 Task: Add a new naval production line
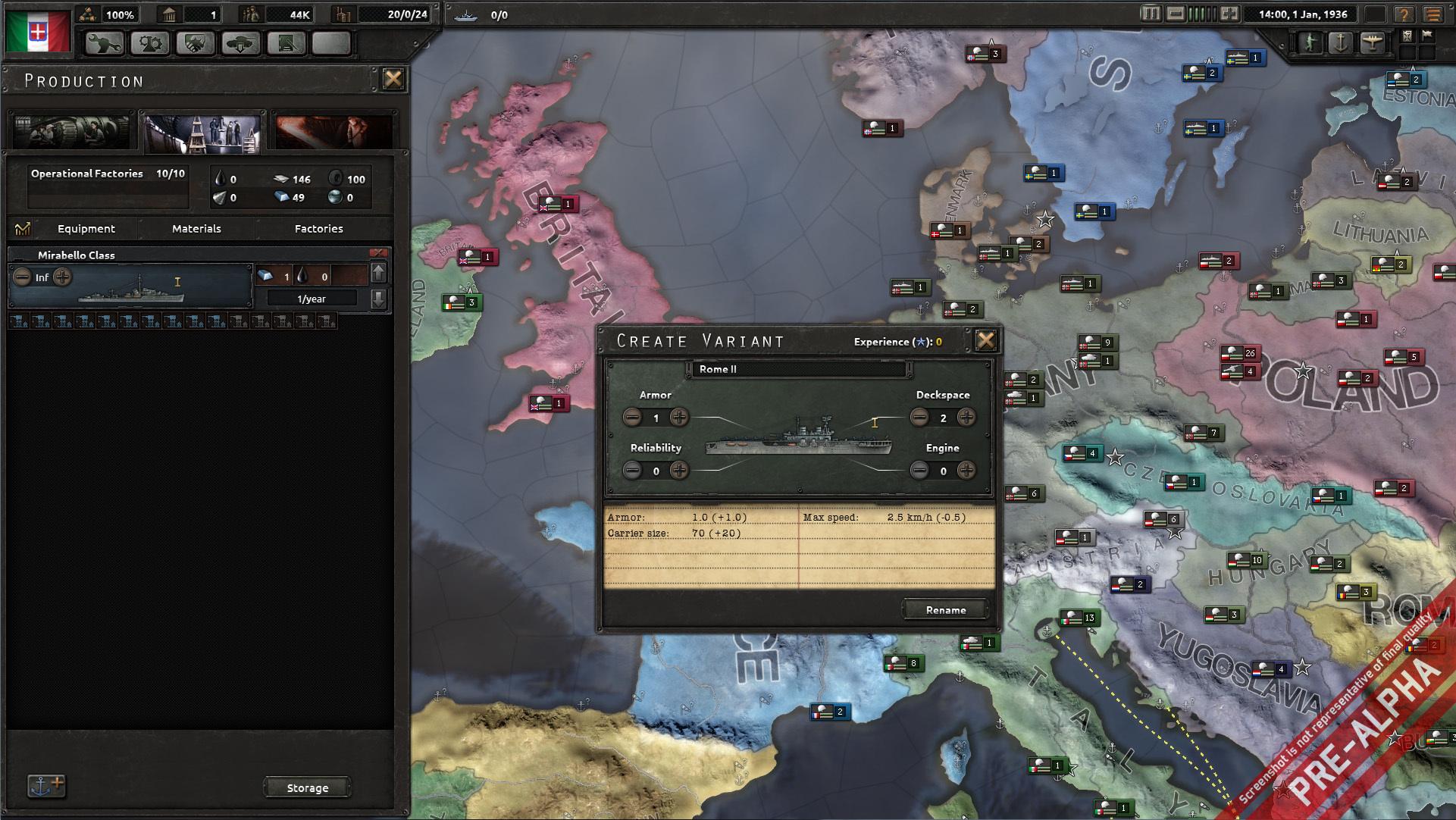[46, 786]
